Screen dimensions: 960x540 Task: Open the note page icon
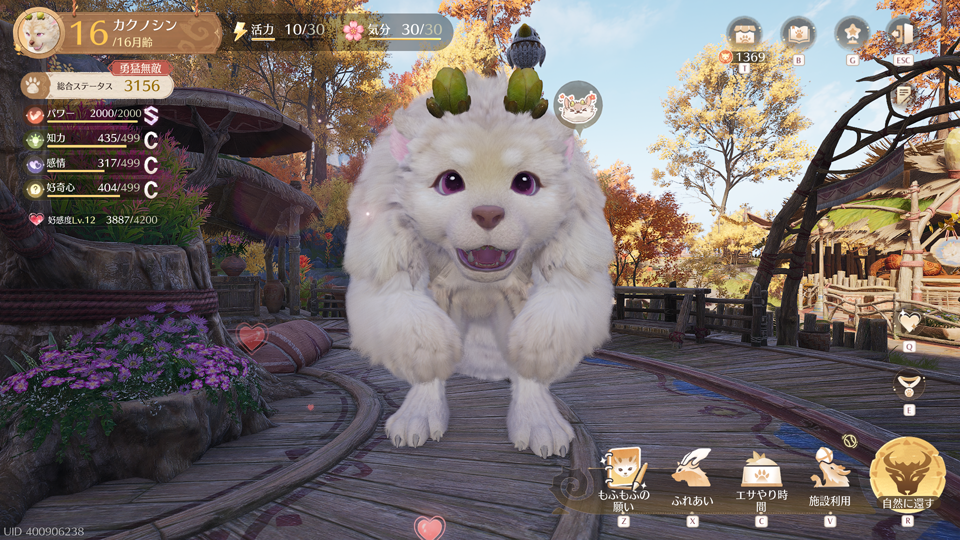[904, 95]
